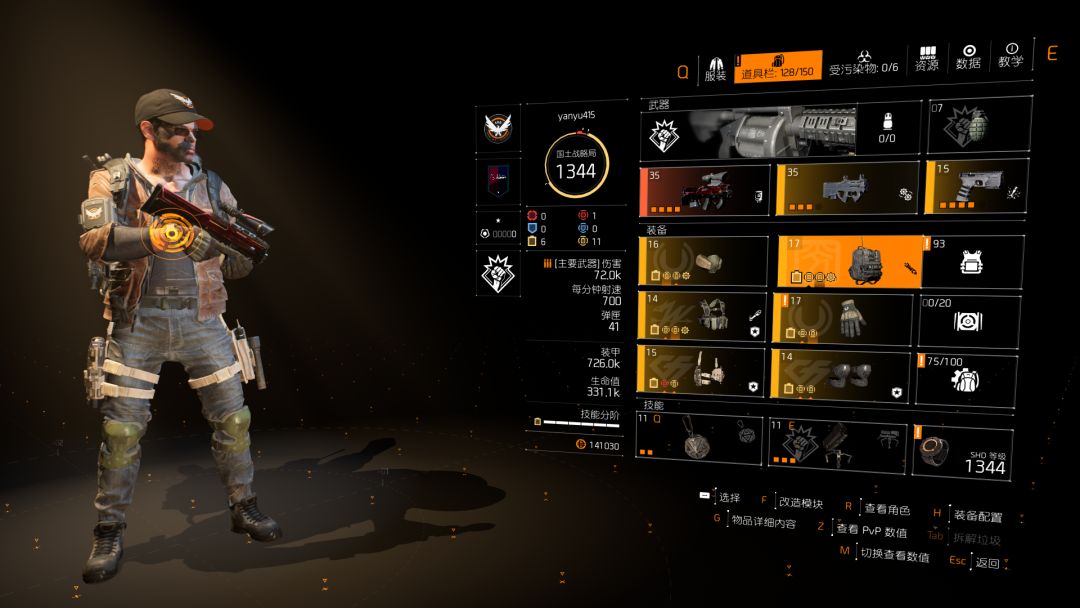This screenshot has height=608, width=1080.
Task: Pick the mask gear slot
Action: tap(704, 261)
